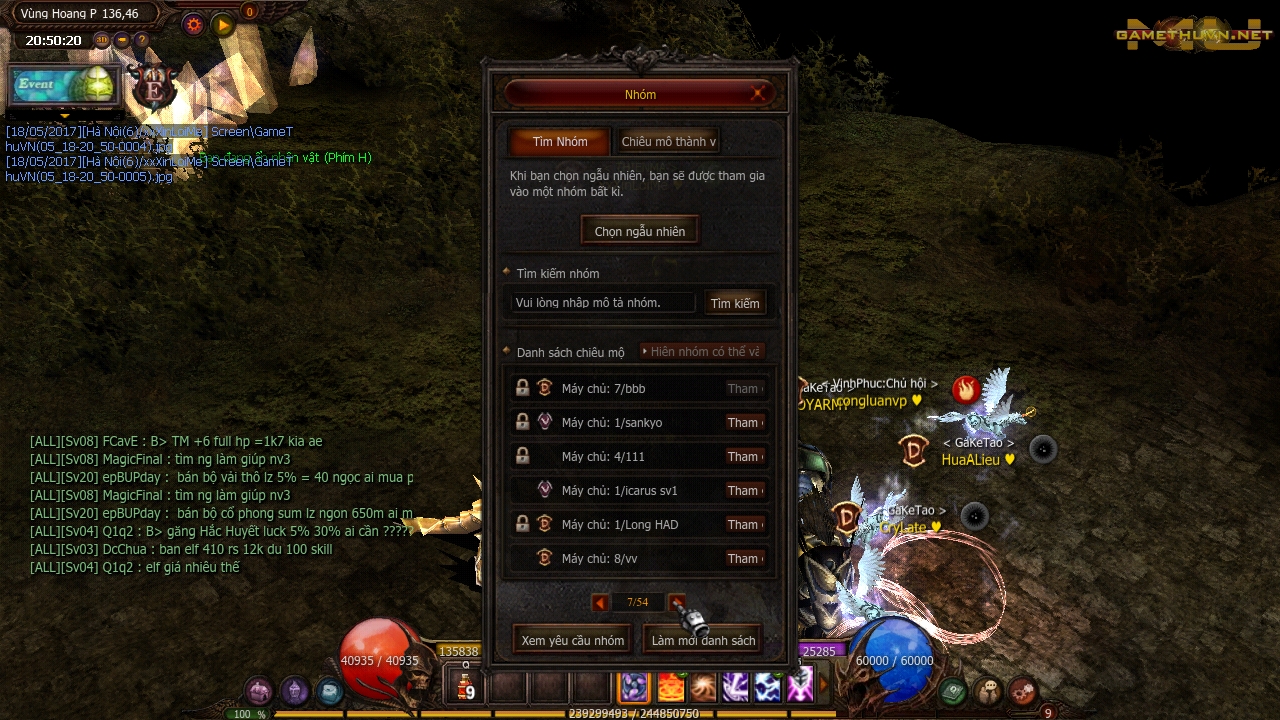Click the 100% HP bar at bottom left

click(250, 714)
